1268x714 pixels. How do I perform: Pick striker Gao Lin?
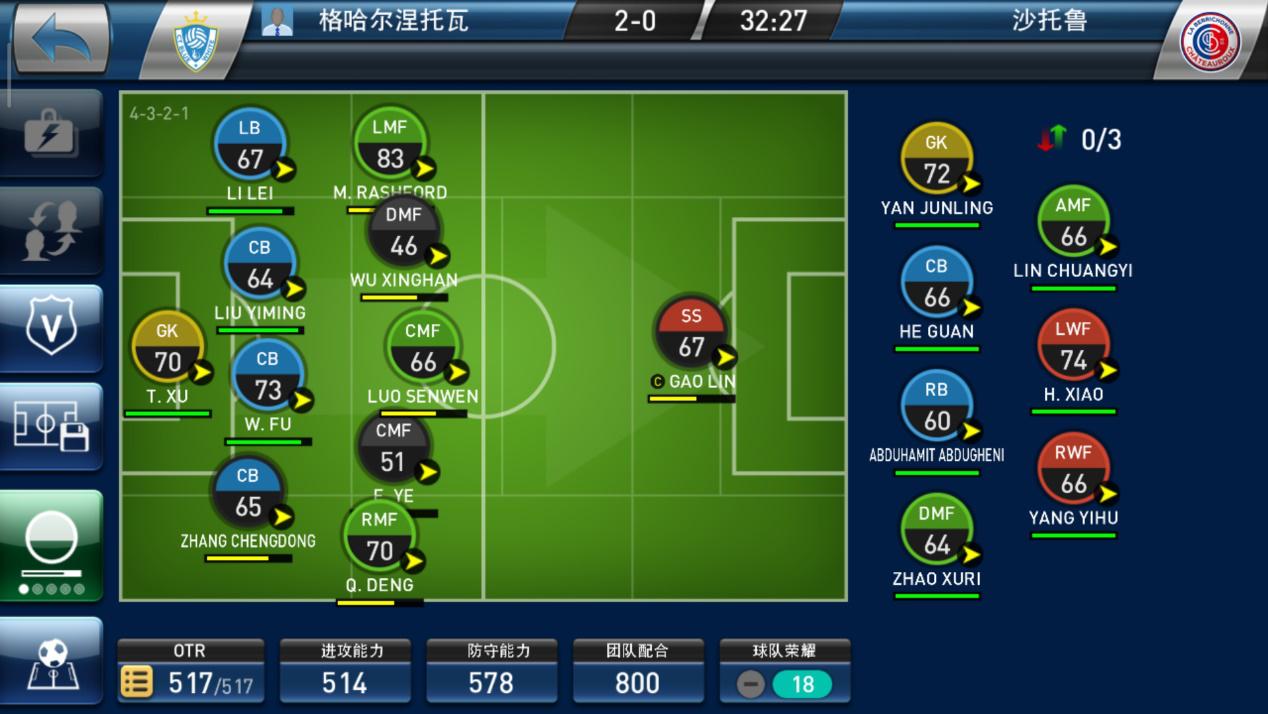pos(692,335)
